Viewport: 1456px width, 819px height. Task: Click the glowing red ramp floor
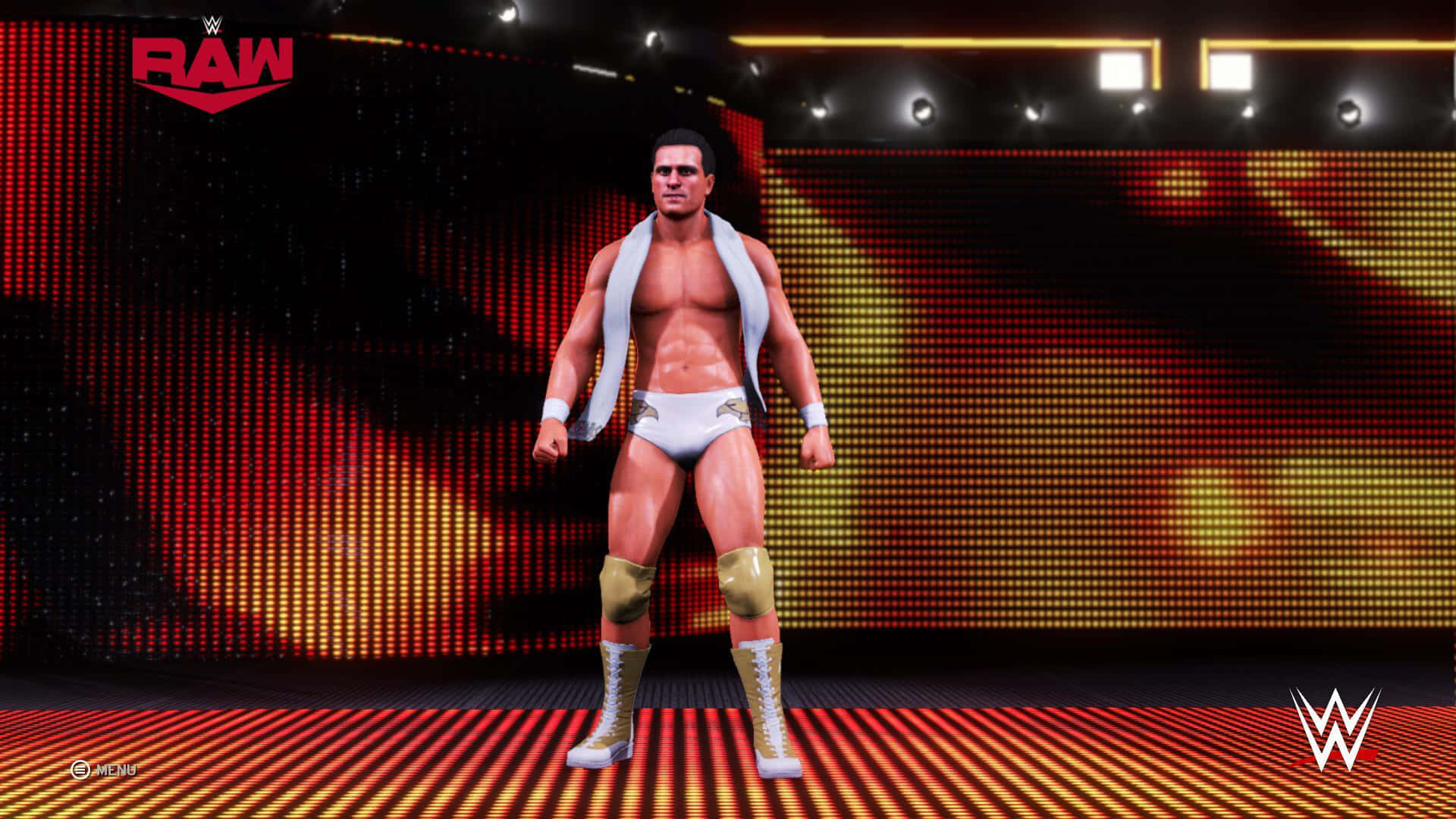click(379, 758)
